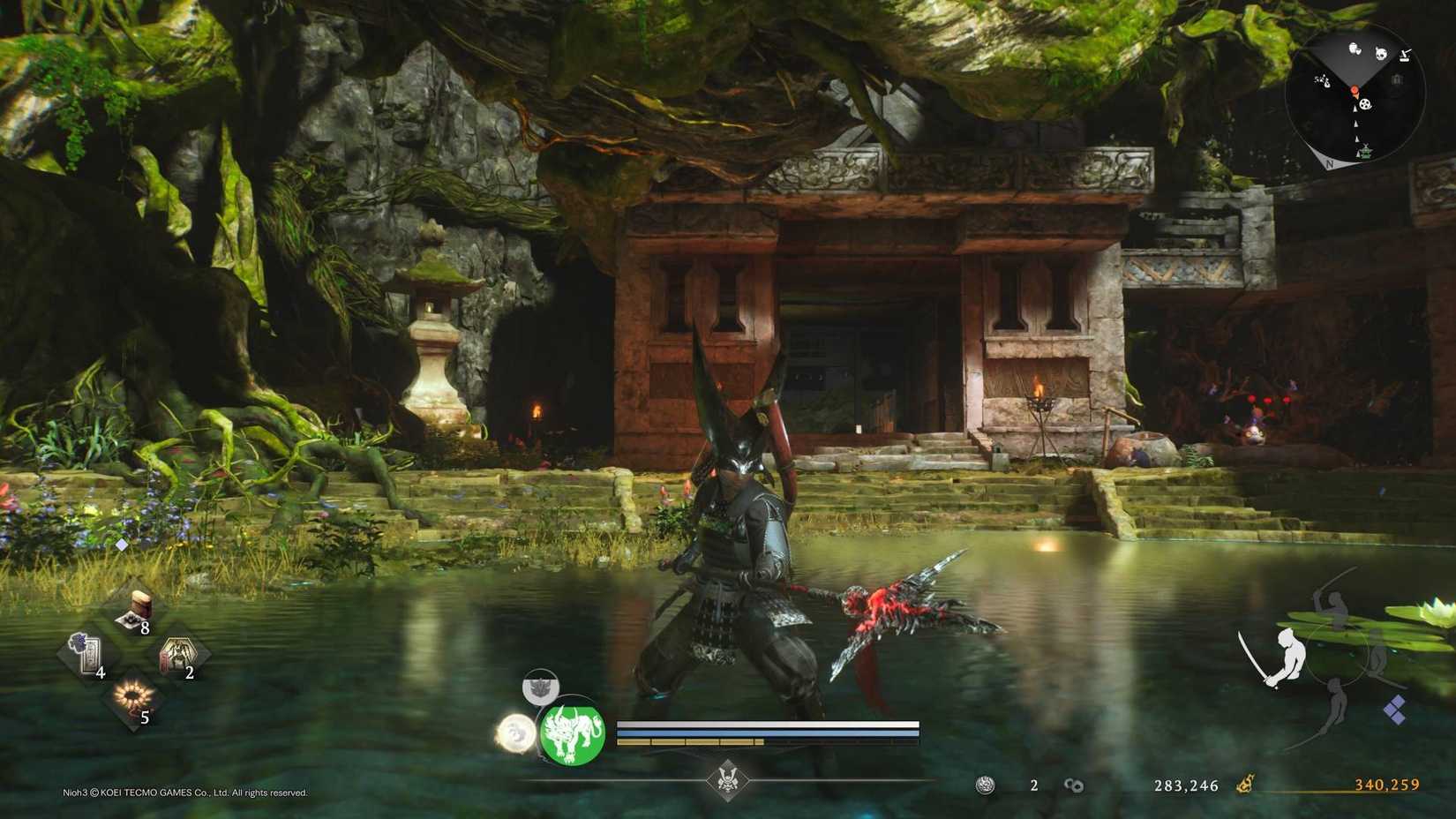
Task: Select the white mid-stance samurai silhouette
Action: [x=1287, y=657]
